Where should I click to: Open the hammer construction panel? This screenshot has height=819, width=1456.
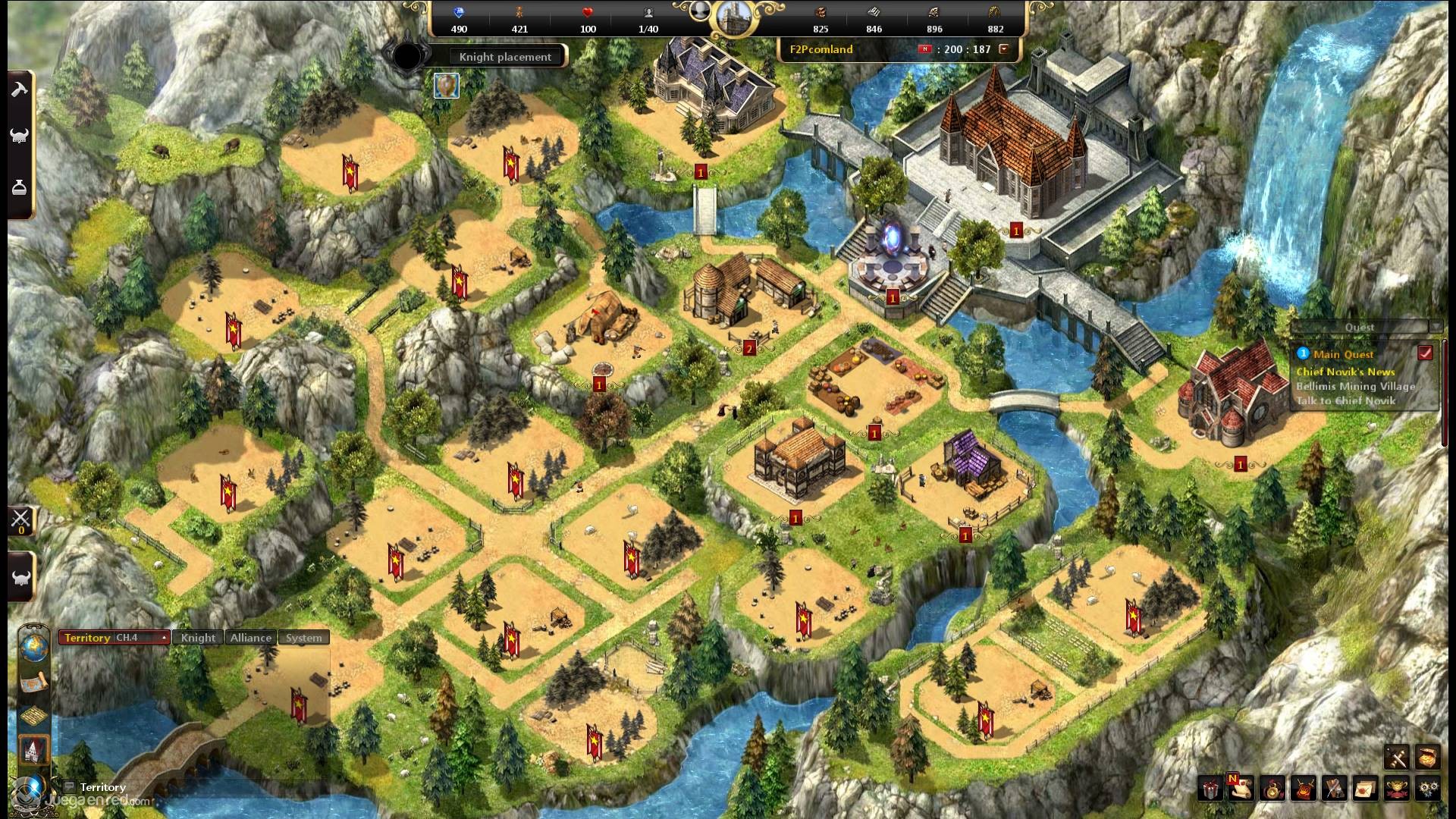coord(19,90)
